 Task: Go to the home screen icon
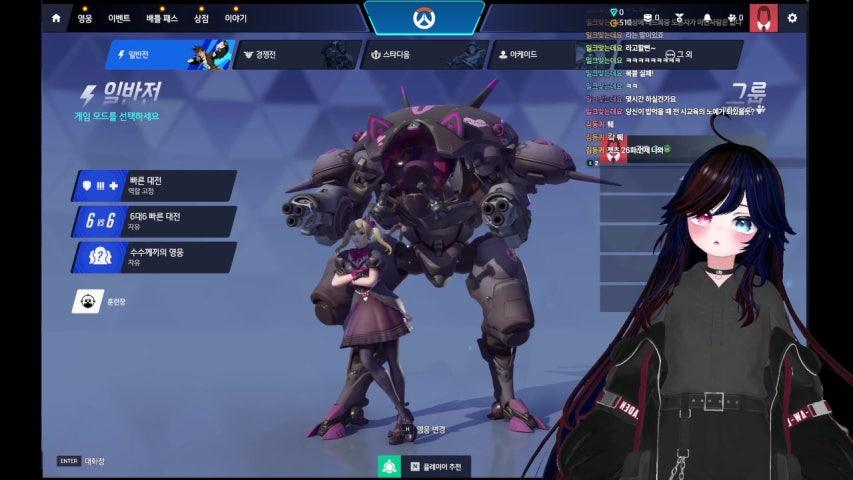56,18
